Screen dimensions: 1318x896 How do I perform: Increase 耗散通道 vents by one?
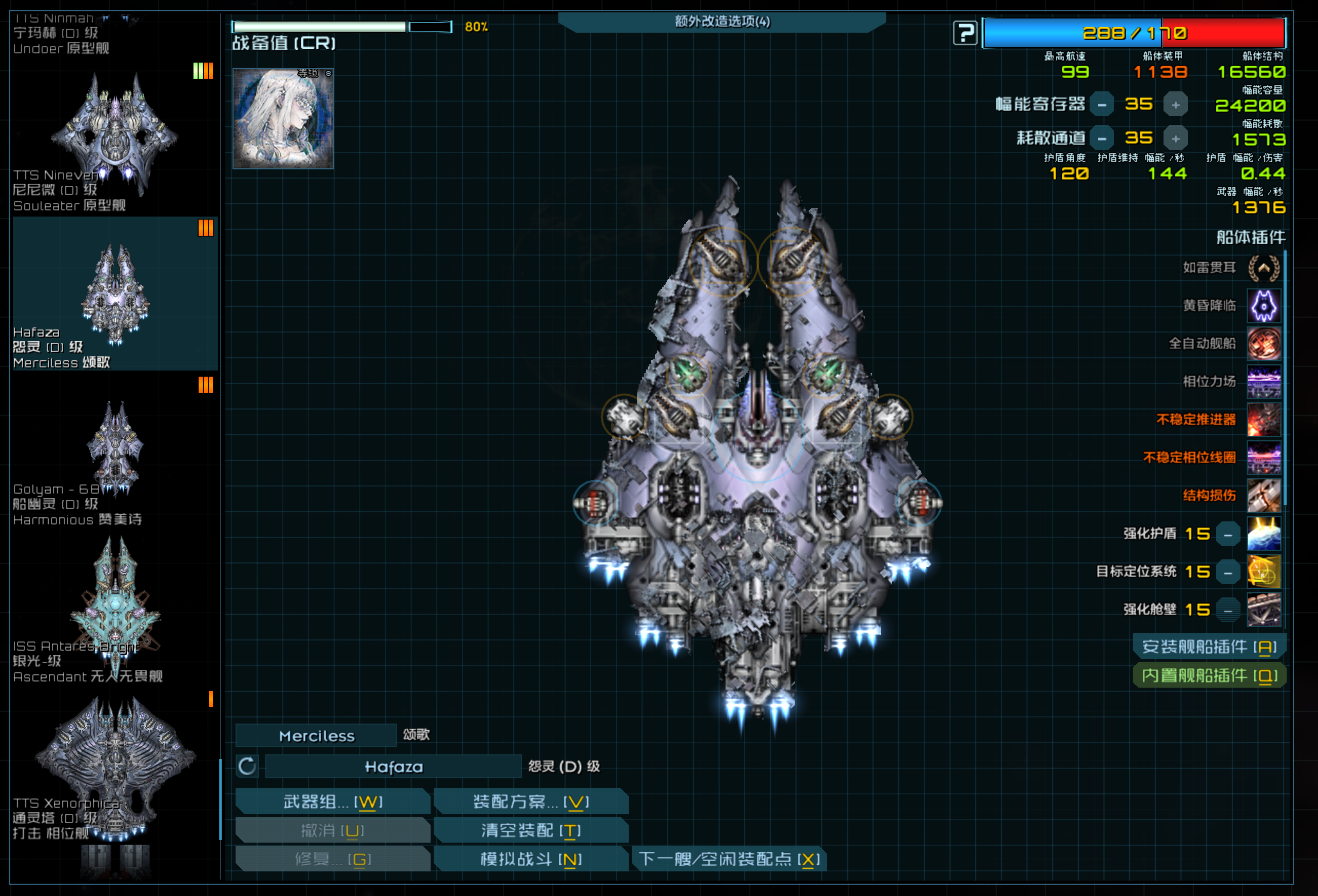click(1176, 139)
